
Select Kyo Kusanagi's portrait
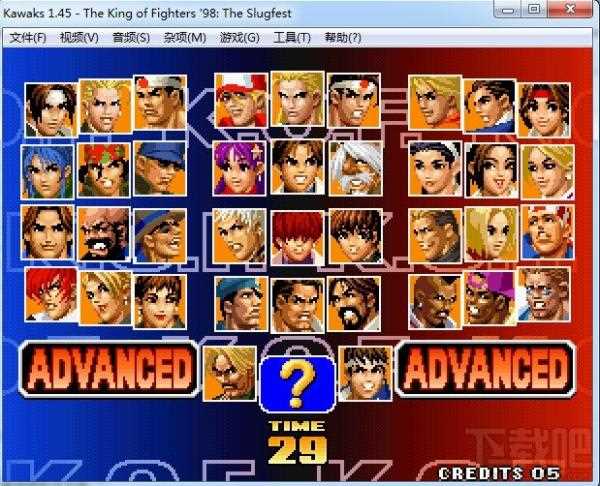click(x=46, y=107)
